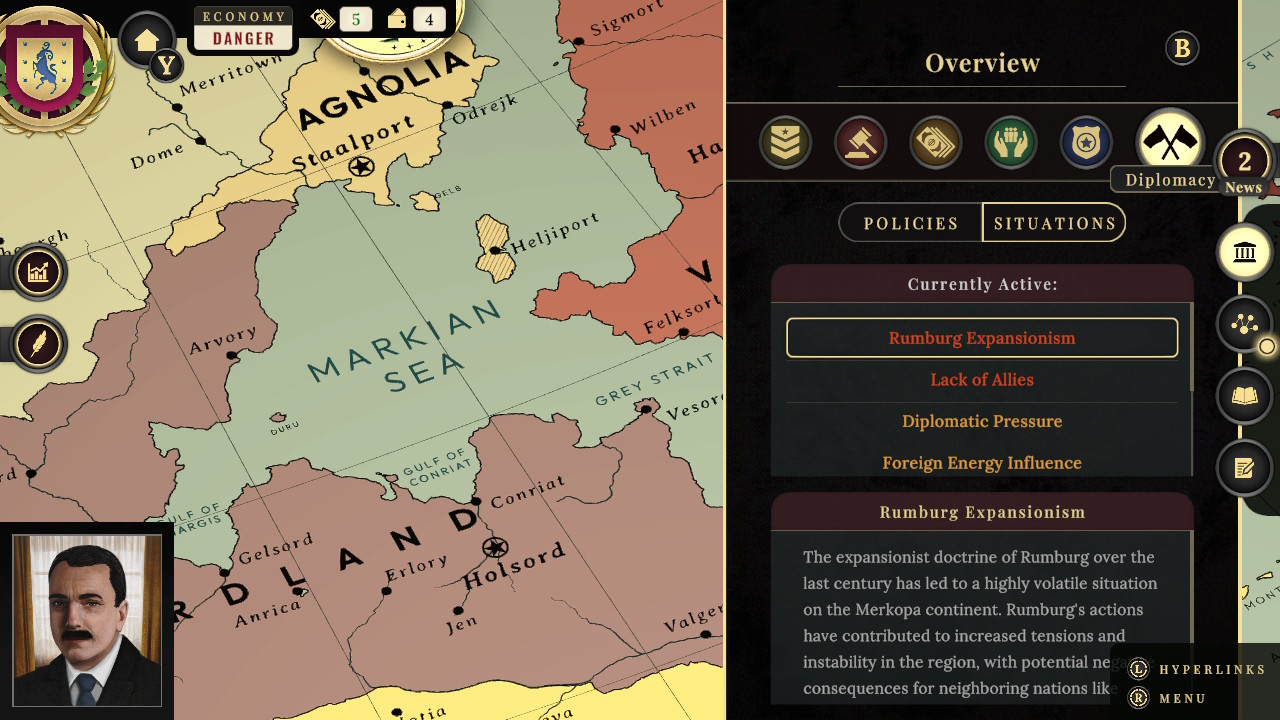Click the leader portrait thumbnail
This screenshot has height=720, width=1280.
pos(86,620)
